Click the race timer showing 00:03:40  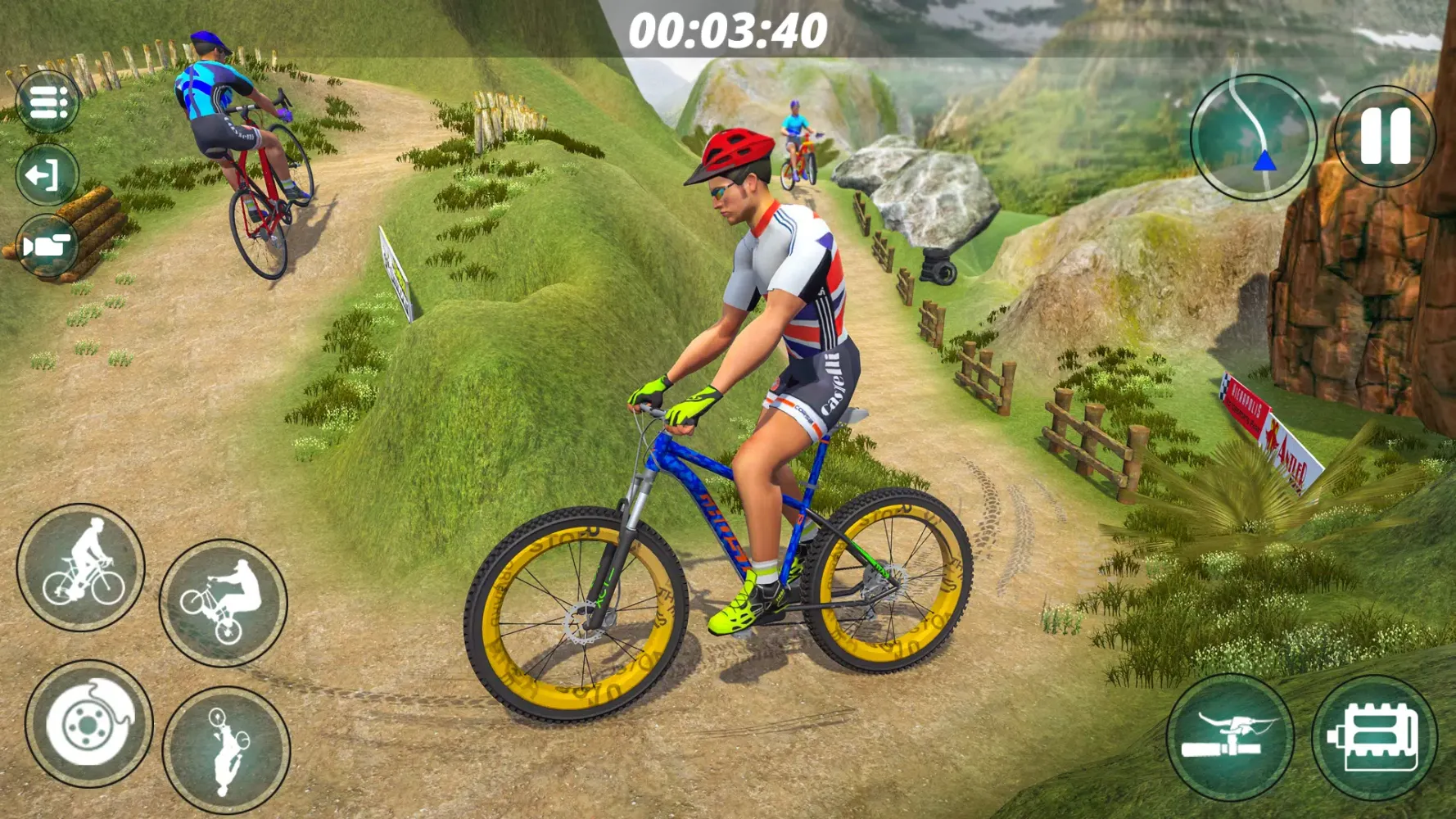tap(728, 31)
